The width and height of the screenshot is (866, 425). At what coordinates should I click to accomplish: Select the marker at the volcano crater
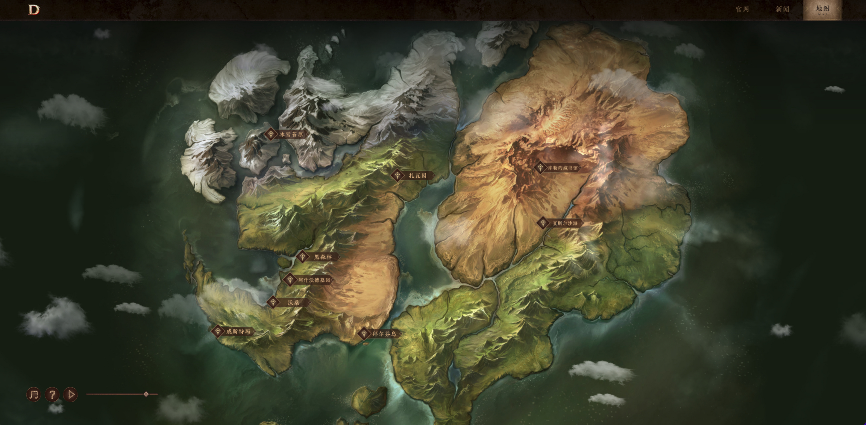pos(558,168)
